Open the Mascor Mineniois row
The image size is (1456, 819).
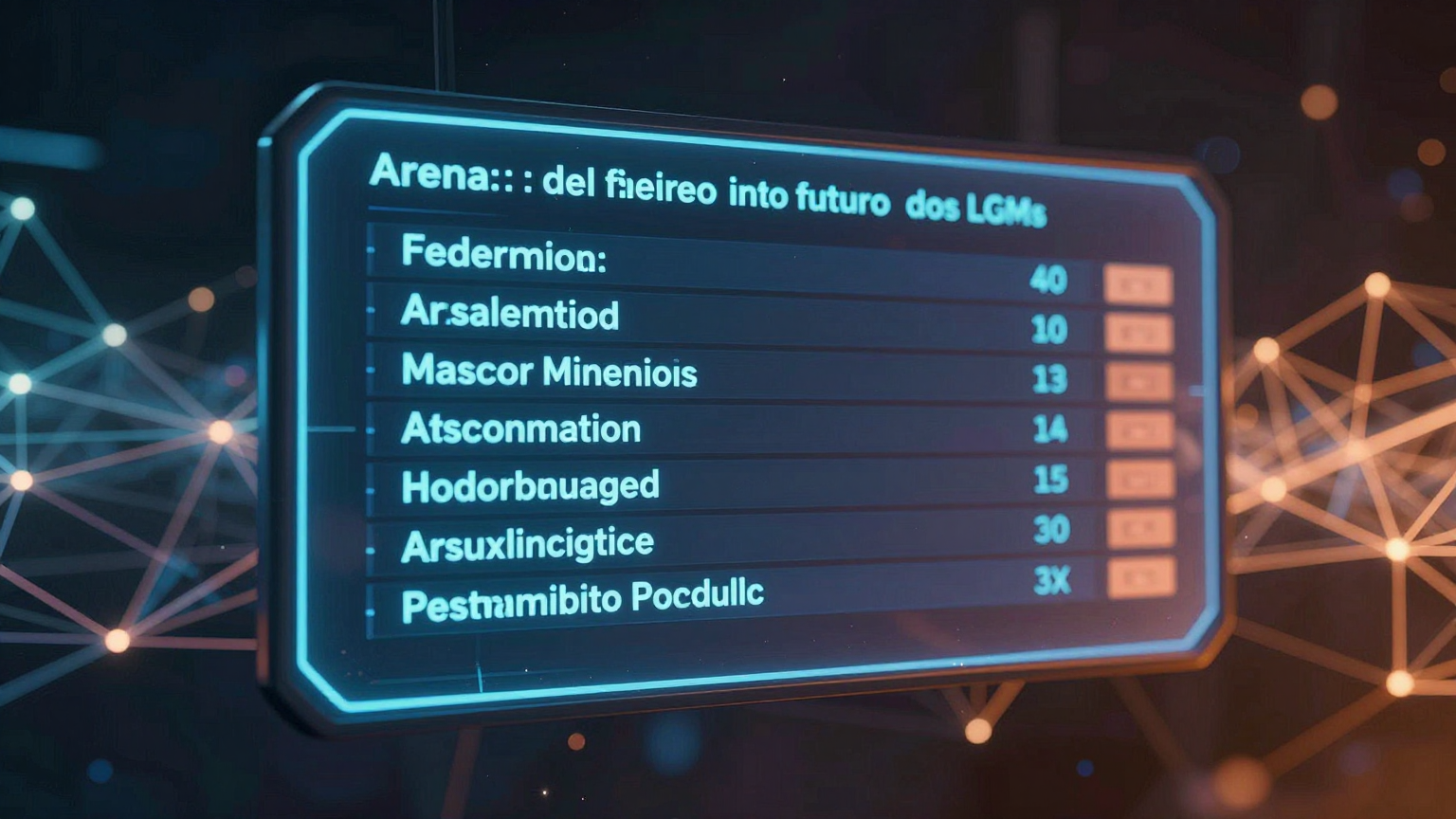[x=549, y=371]
